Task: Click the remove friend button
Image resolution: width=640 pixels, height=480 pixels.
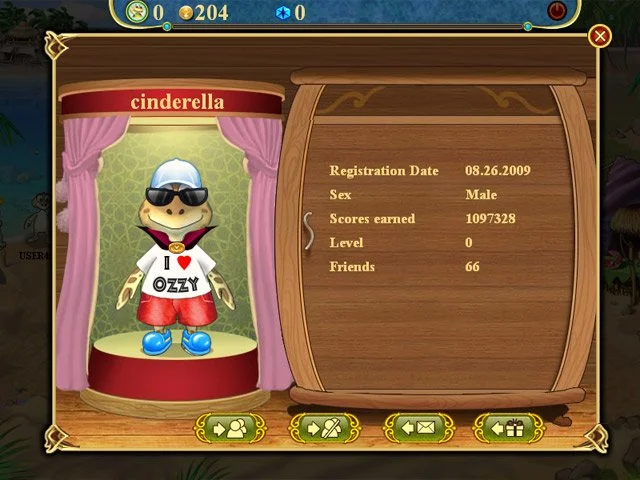Action: point(324,428)
